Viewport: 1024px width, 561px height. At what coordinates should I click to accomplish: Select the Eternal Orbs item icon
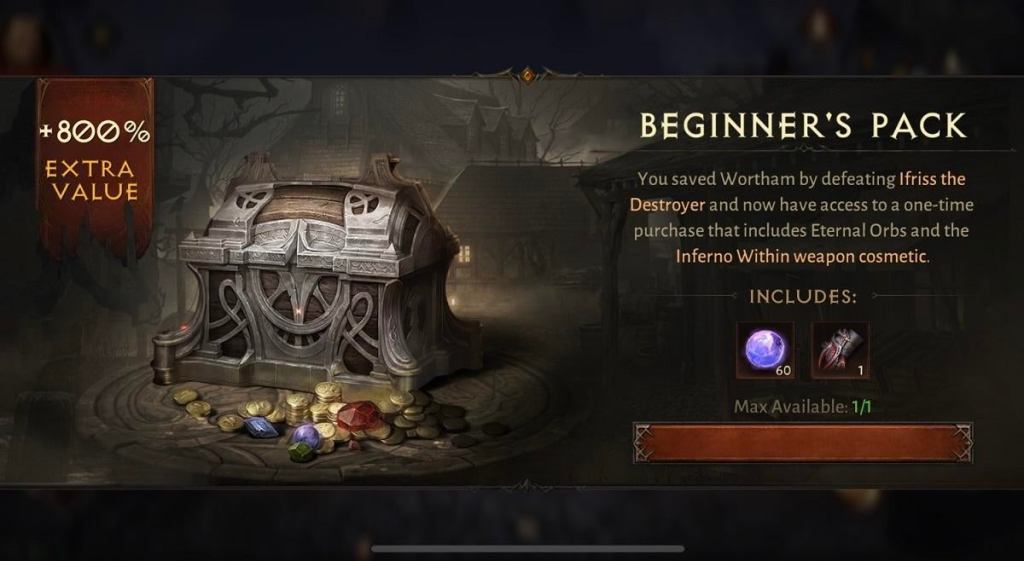coord(765,350)
